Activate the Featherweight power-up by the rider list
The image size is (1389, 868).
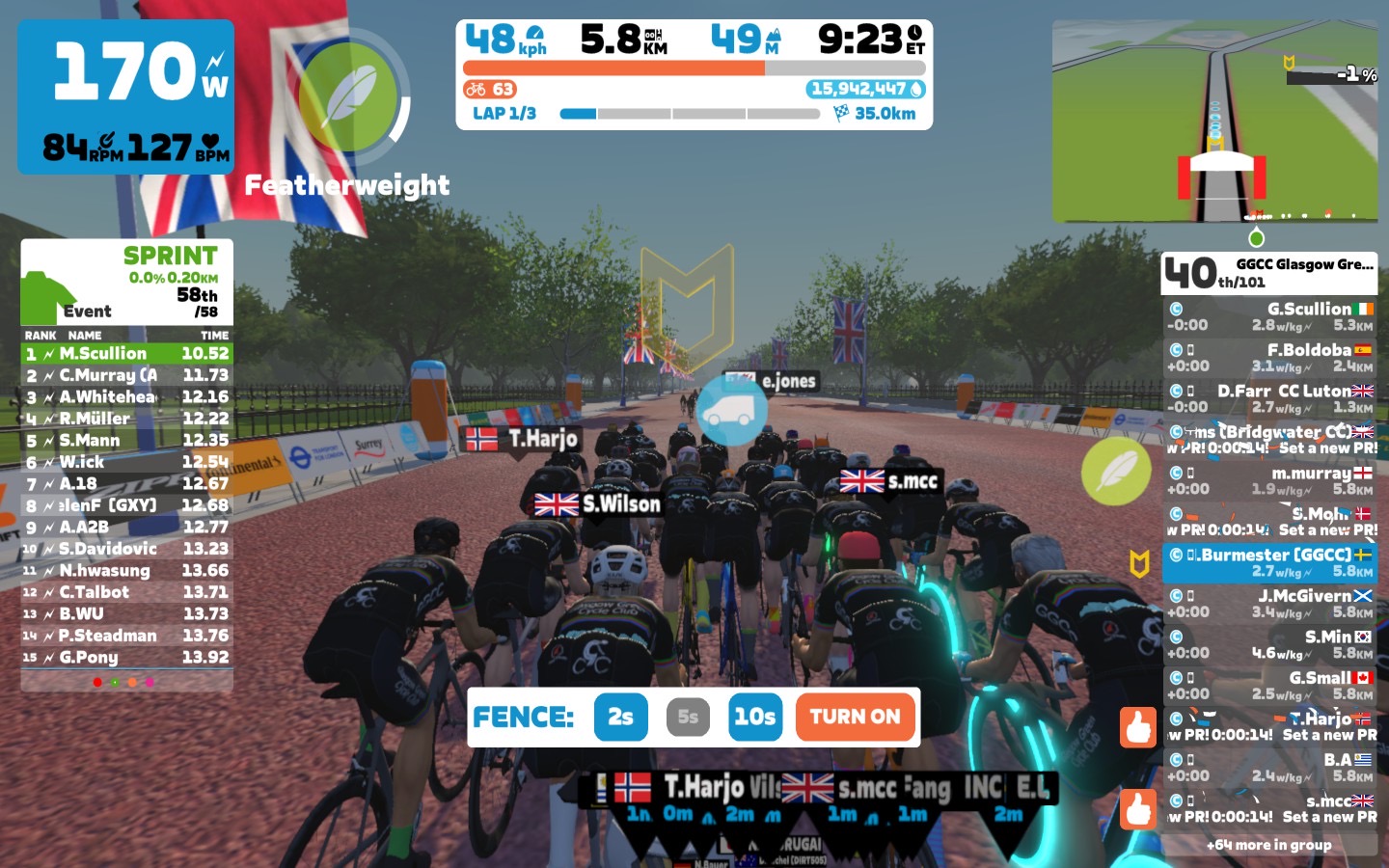(x=1115, y=472)
